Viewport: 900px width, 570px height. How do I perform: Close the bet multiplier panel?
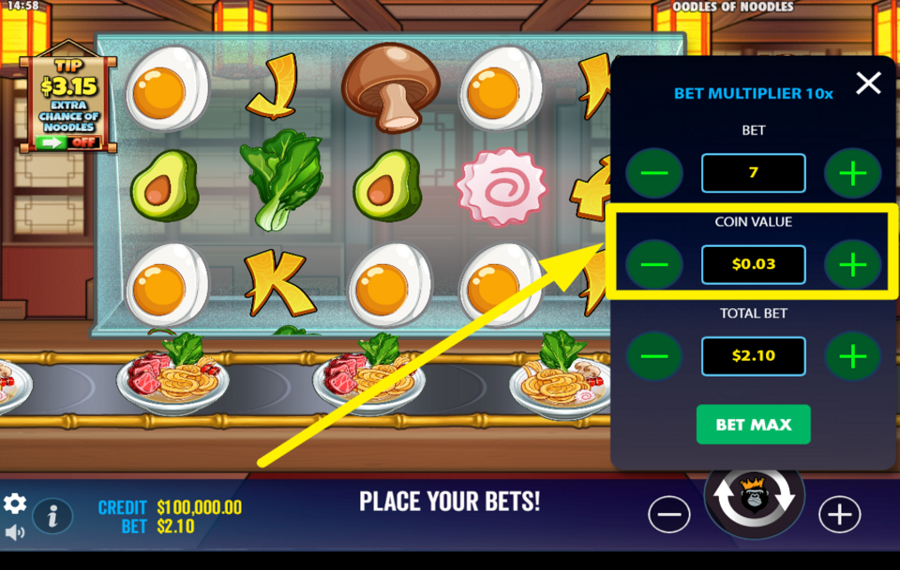[868, 83]
